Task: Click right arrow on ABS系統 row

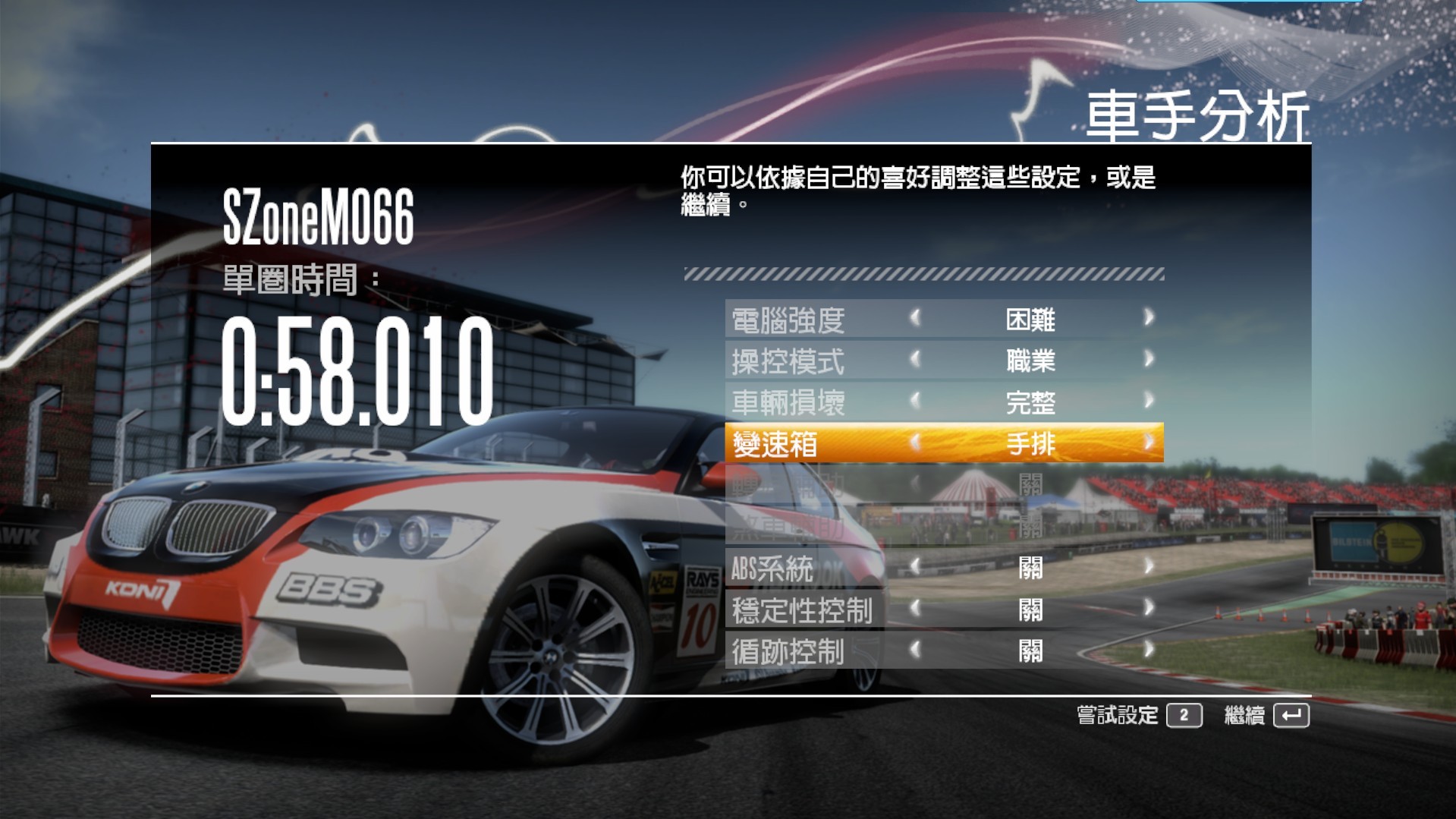Action: pos(1148,566)
